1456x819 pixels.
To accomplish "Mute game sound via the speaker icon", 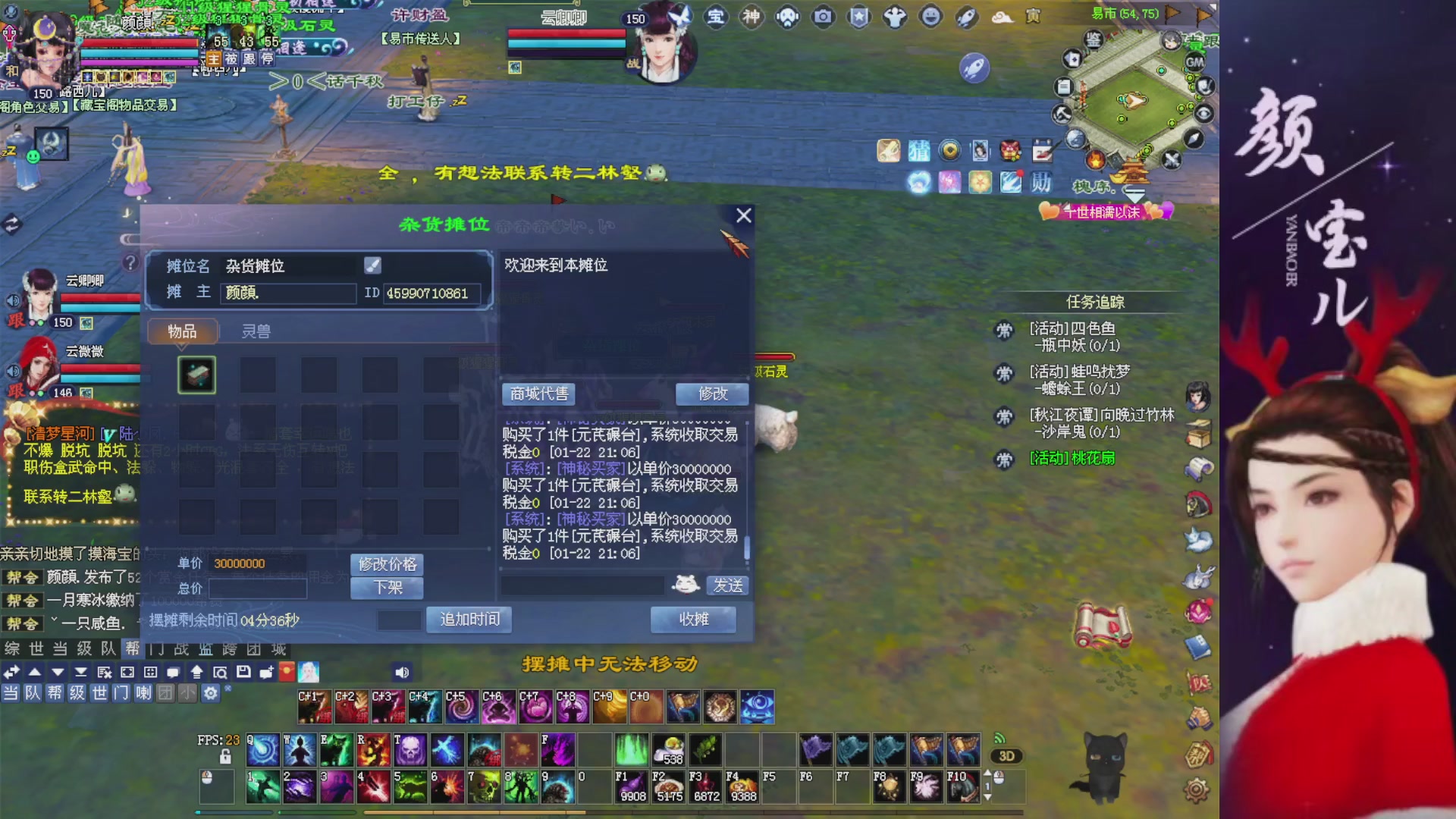I will pyautogui.click(x=401, y=672).
